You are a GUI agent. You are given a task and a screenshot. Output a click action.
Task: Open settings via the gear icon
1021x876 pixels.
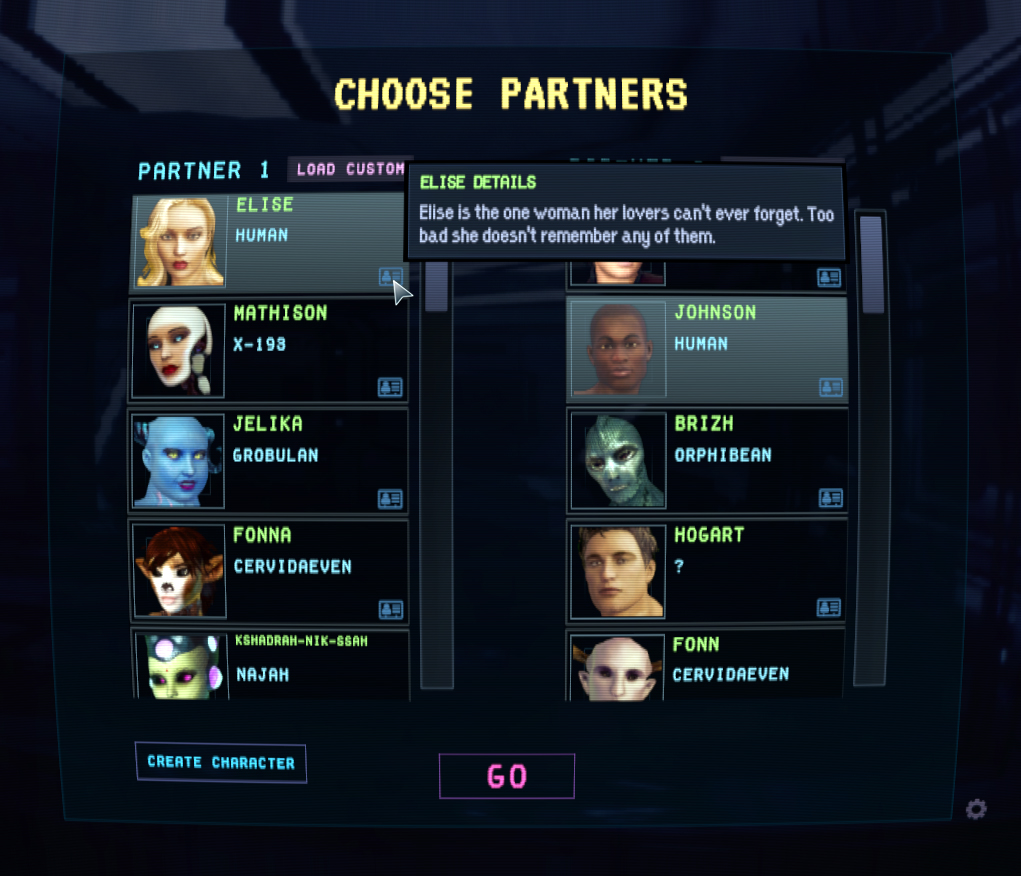click(976, 809)
